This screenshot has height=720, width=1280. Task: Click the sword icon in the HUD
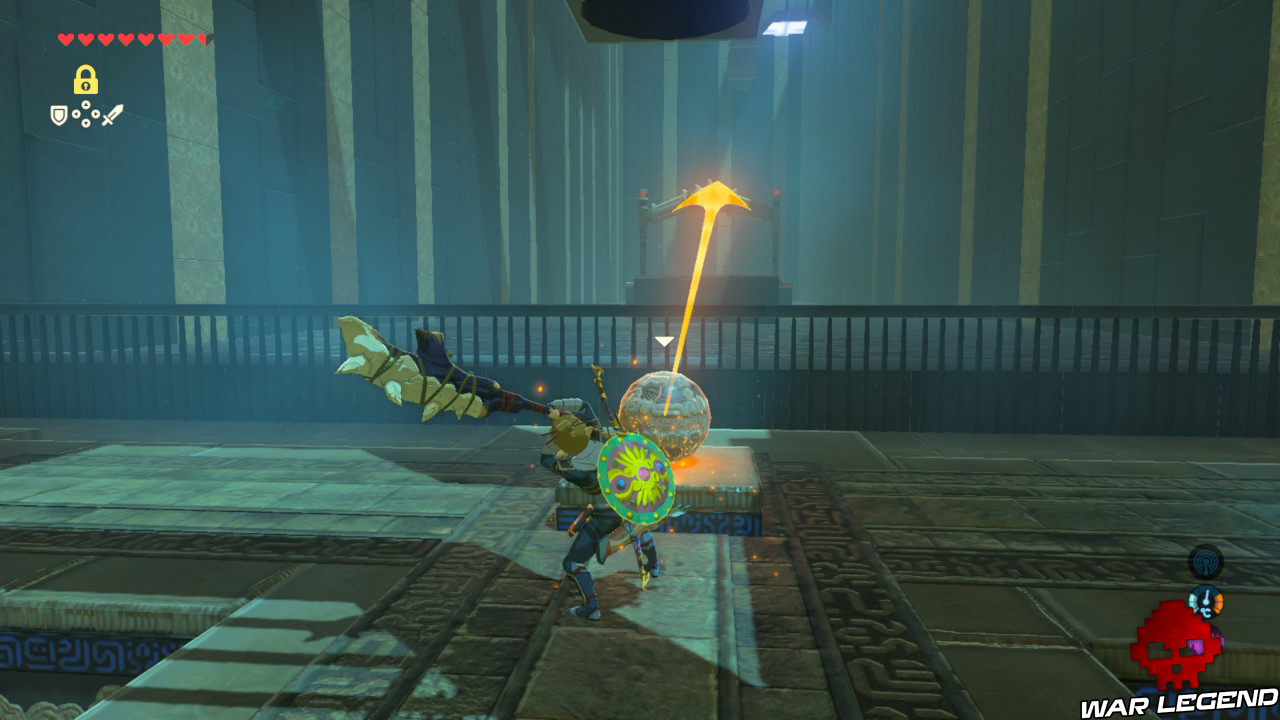coord(111,114)
